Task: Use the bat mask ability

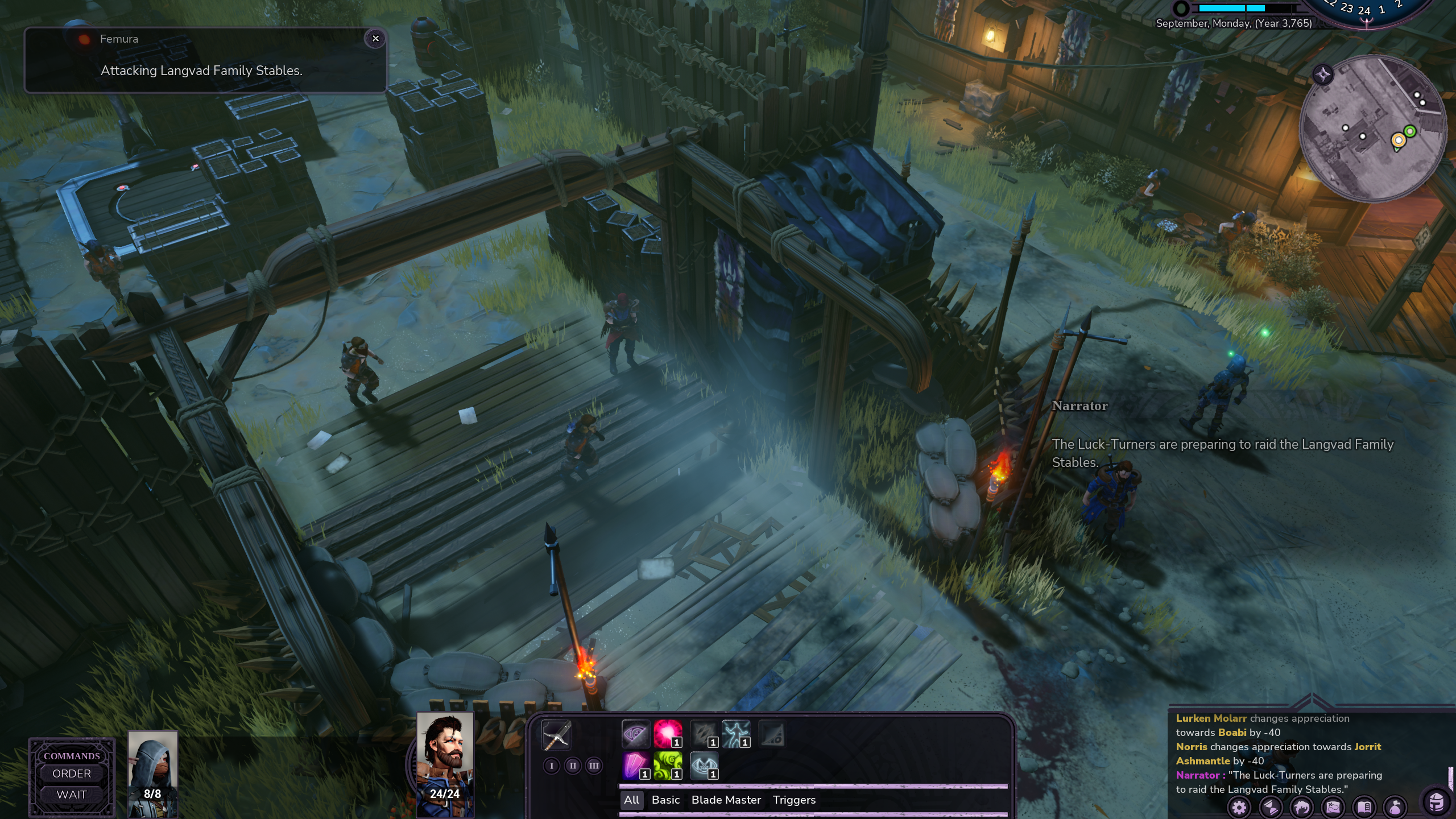Action: [x=704, y=766]
